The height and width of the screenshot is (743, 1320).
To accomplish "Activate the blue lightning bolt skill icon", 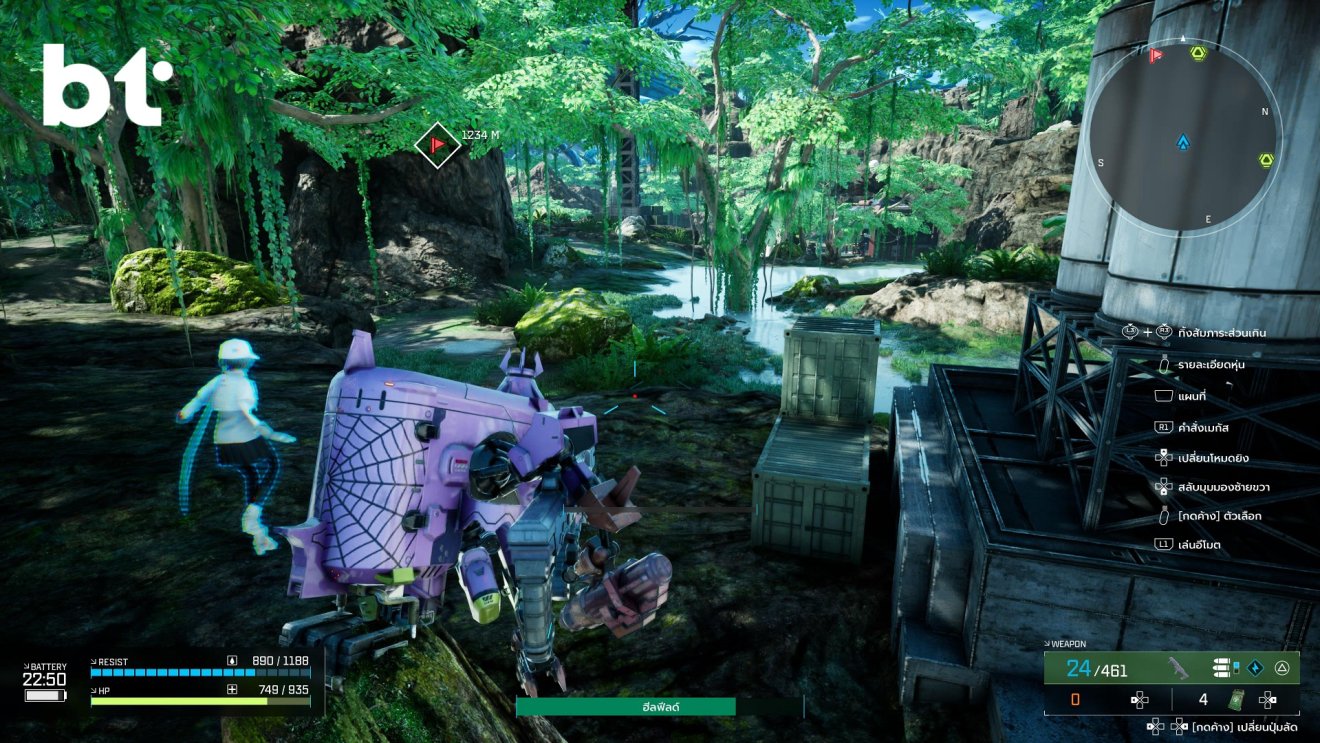I will point(1257,668).
